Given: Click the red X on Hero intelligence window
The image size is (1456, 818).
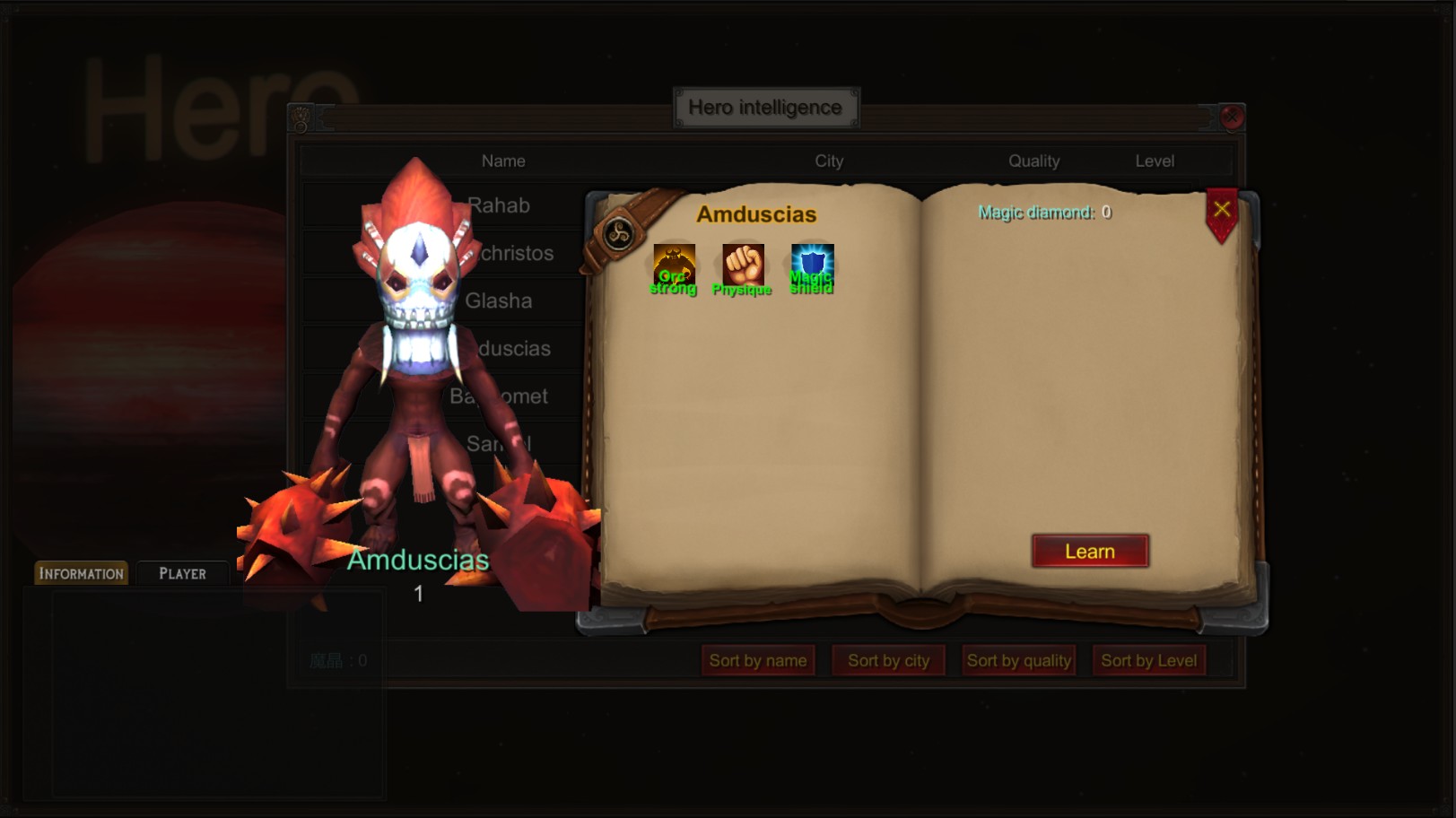Looking at the screenshot, I should tap(1233, 117).
